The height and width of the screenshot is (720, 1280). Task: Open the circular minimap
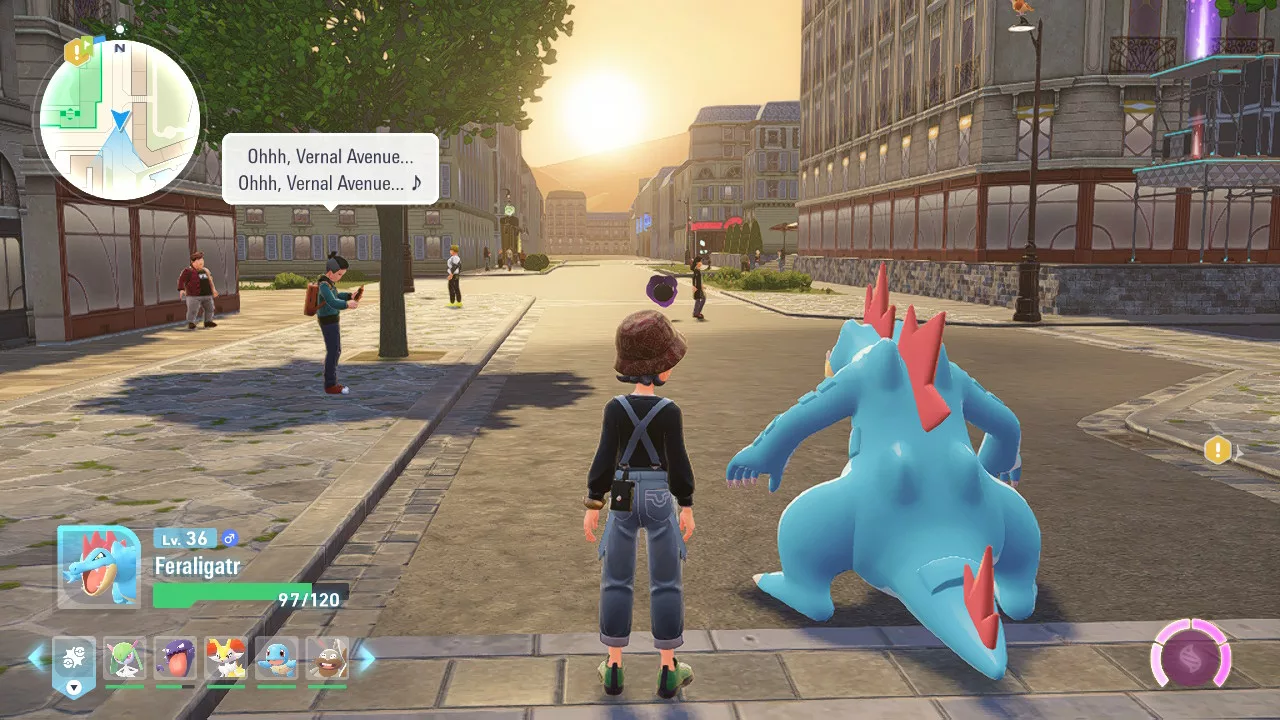click(x=120, y=120)
